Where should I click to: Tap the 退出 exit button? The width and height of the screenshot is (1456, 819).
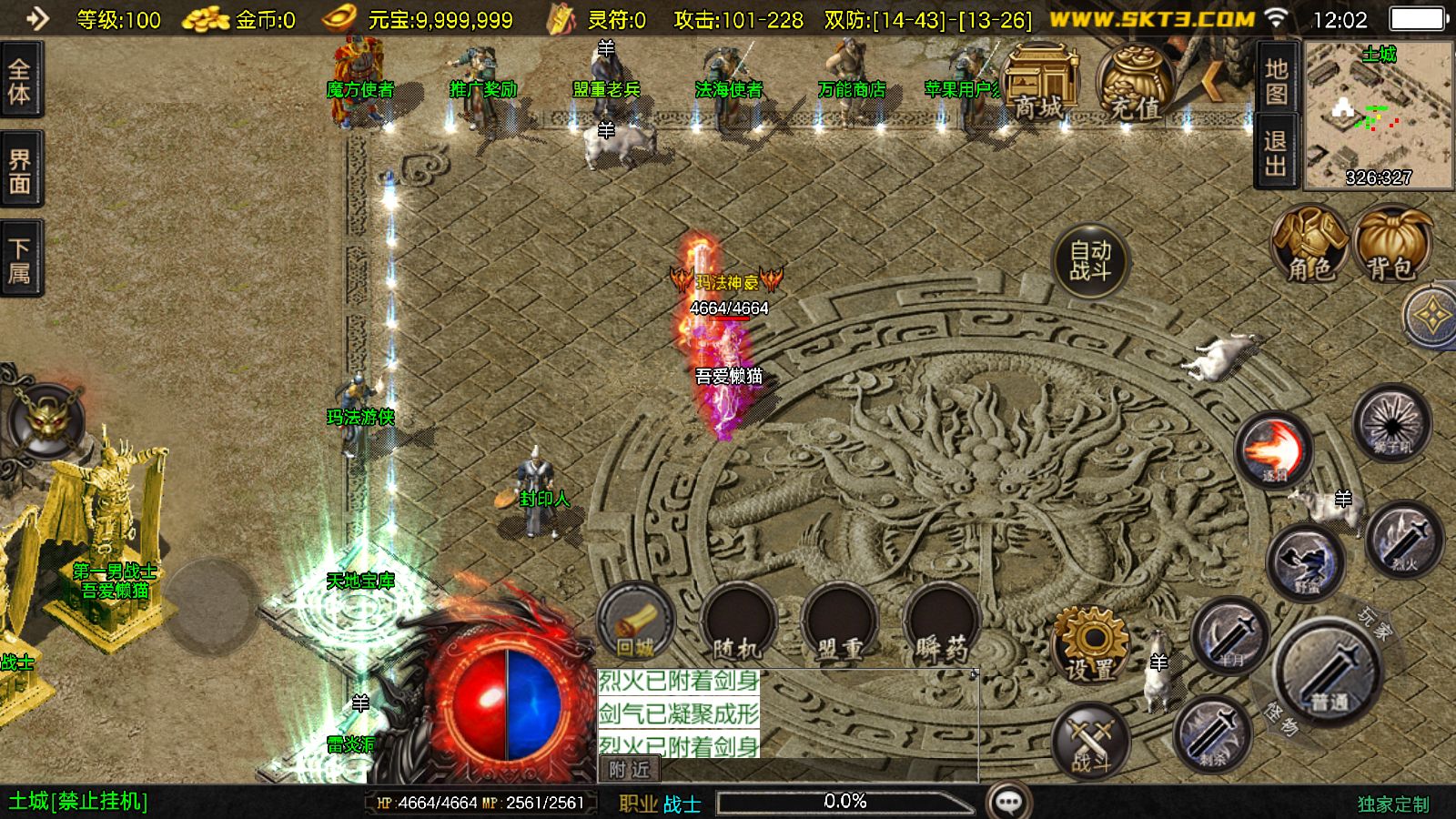[x=1276, y=154]
